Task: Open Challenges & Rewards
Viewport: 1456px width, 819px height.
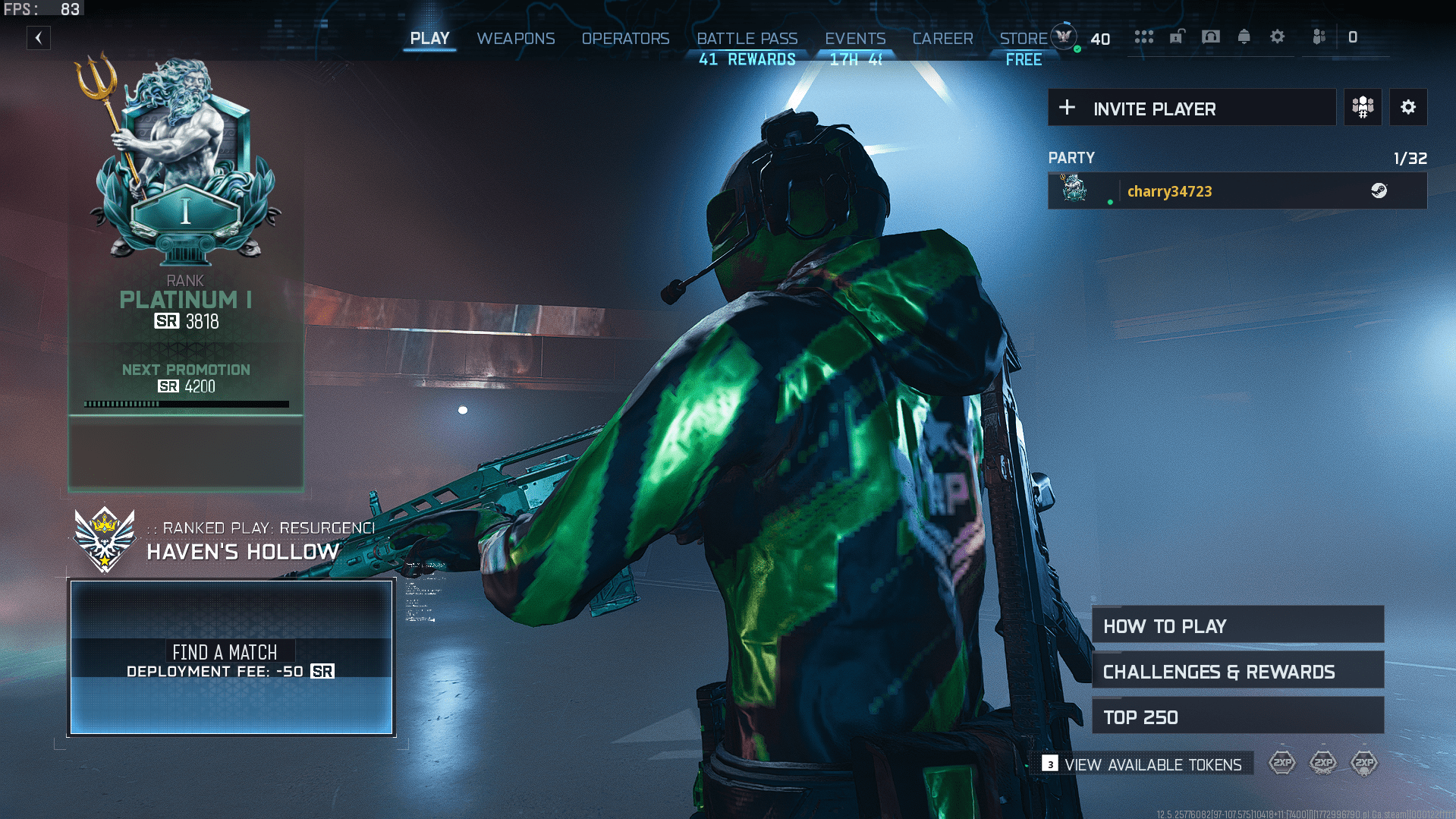Action: [x=1237, y=670]
